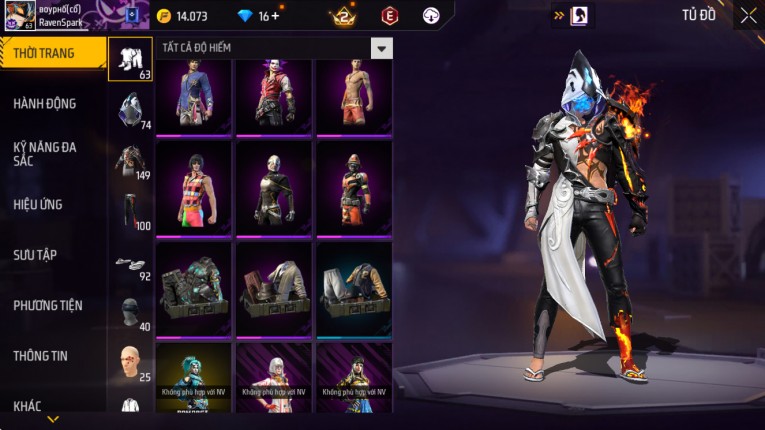Select the full outfit sets category icon
This screenshot has width=765, height=430.
tap(130, 59)
